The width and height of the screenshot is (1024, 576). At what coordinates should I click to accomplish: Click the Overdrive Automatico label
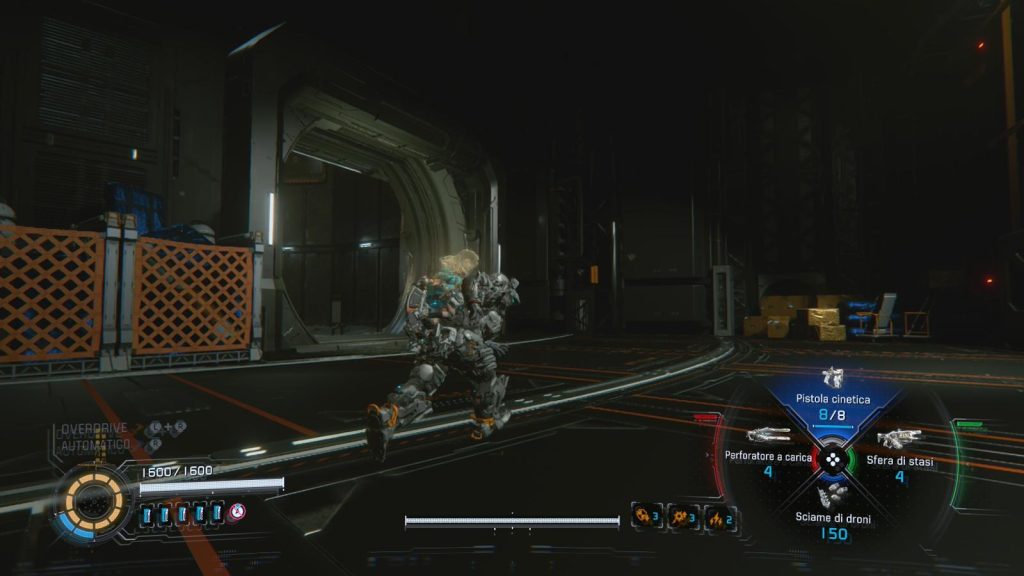(x=94, y=435)
